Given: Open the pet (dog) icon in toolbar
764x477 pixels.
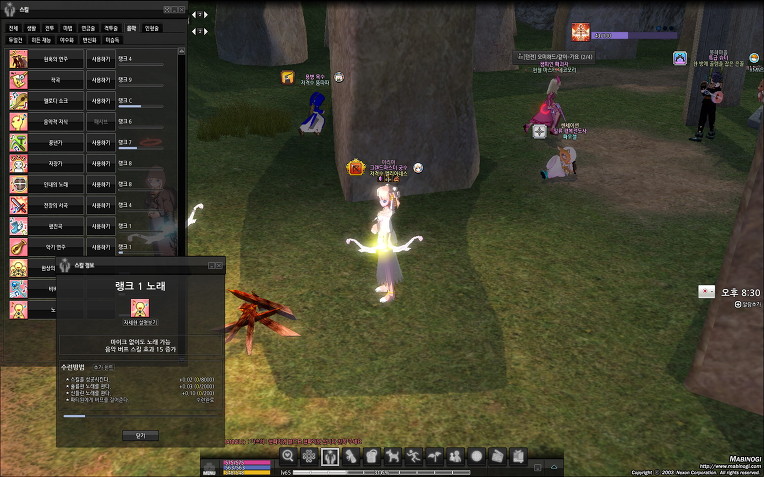Looking at the screenshot, I should tap(392, 456).
